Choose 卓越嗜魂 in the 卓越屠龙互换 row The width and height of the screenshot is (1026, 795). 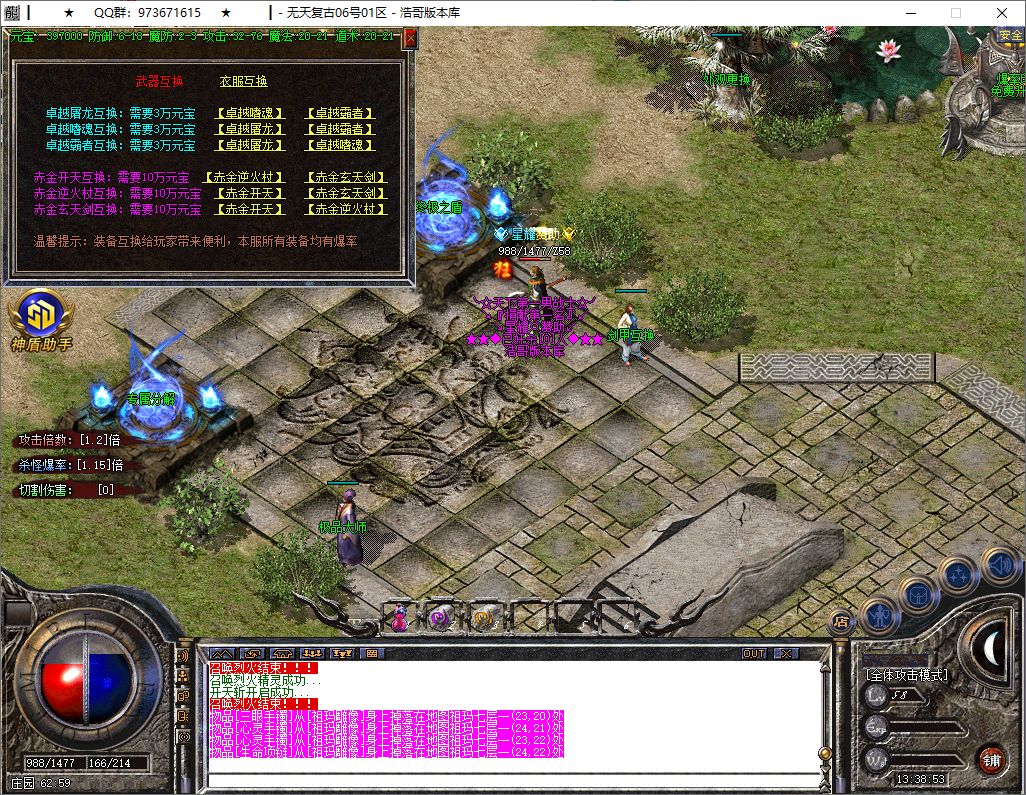[250, 114]
